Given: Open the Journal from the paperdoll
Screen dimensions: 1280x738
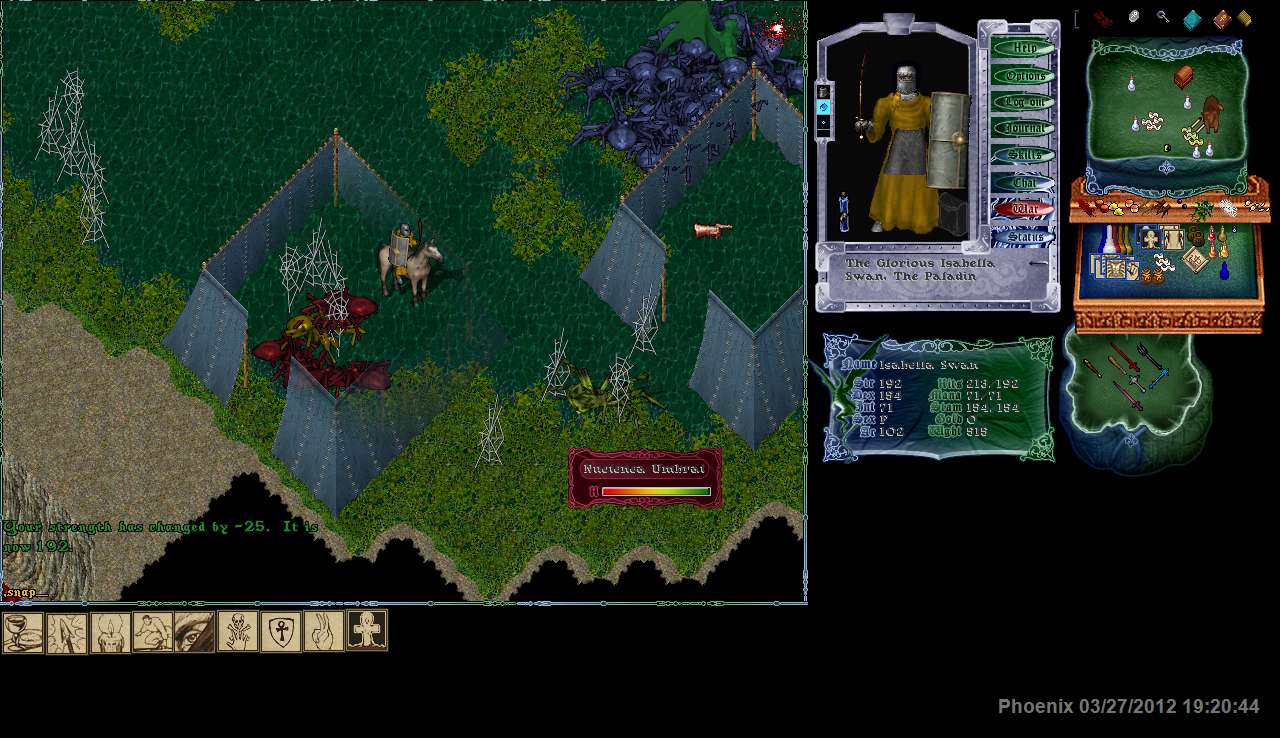Looking at the screenshot, I should tap(1023, 128).
